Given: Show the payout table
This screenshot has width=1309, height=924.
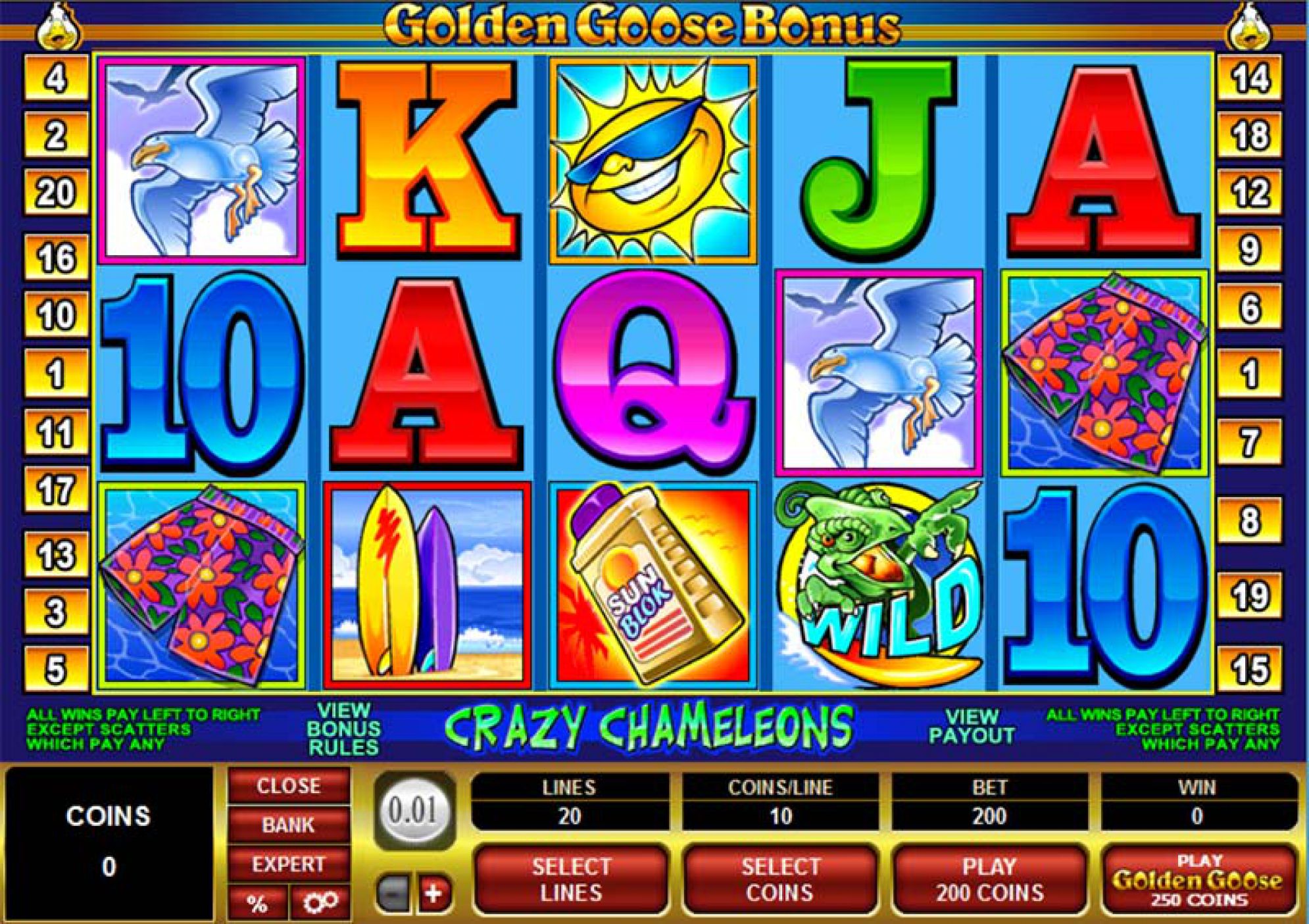Looking at the screenshot, I should pos(972,726).
